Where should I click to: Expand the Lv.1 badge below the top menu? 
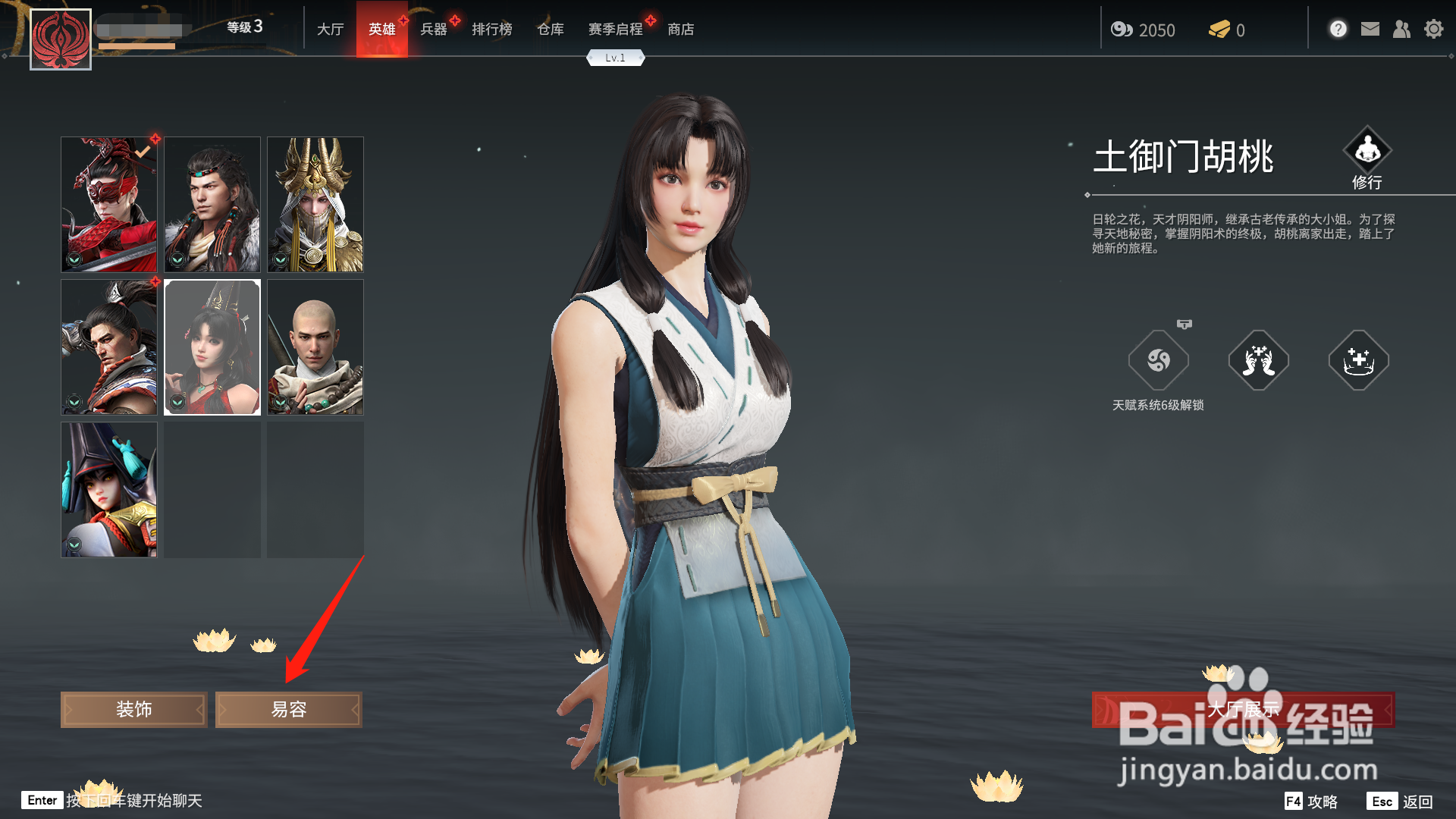click(615, 57)
